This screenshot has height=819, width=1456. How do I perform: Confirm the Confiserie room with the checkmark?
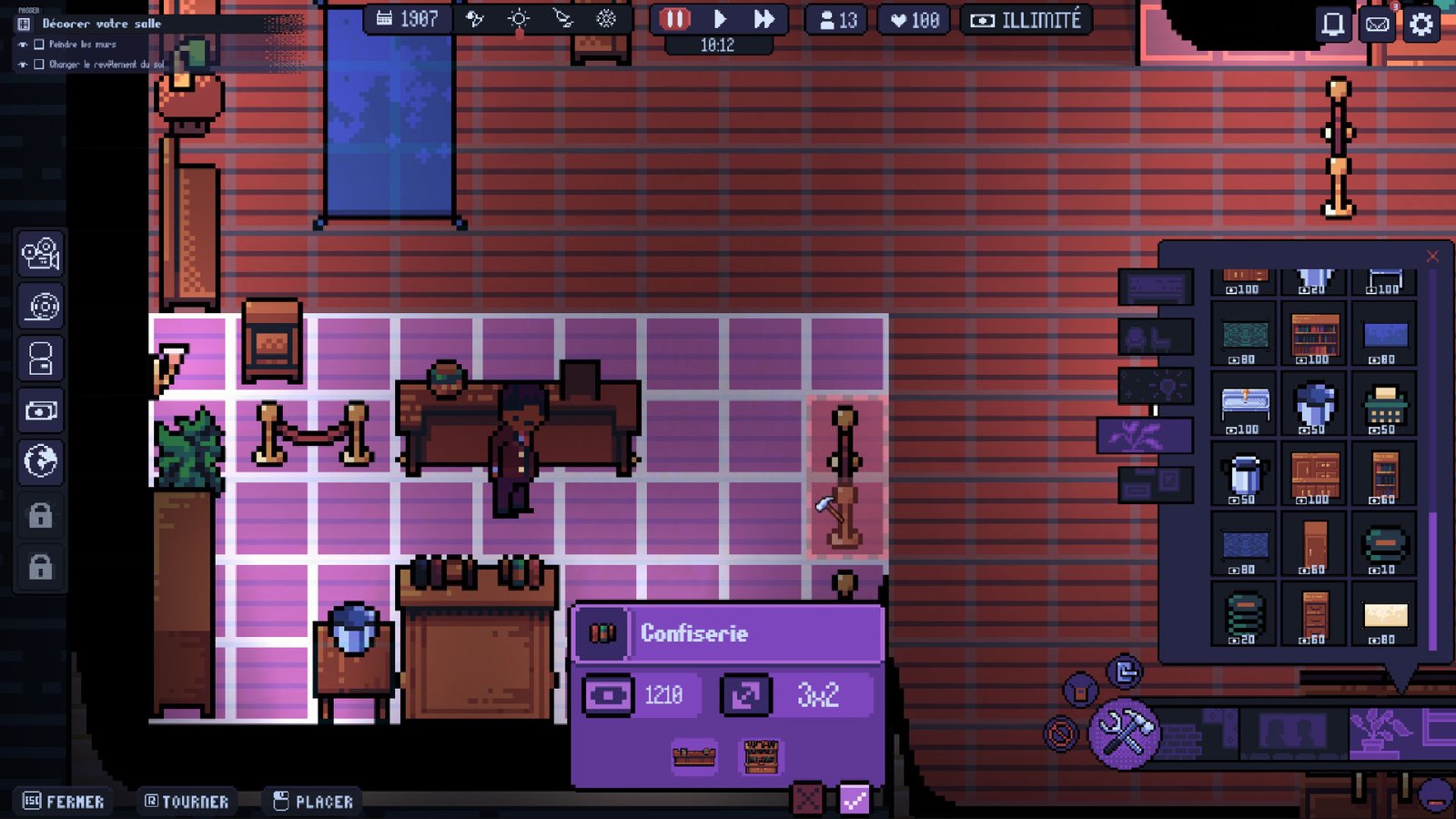[x=854, y=800]
